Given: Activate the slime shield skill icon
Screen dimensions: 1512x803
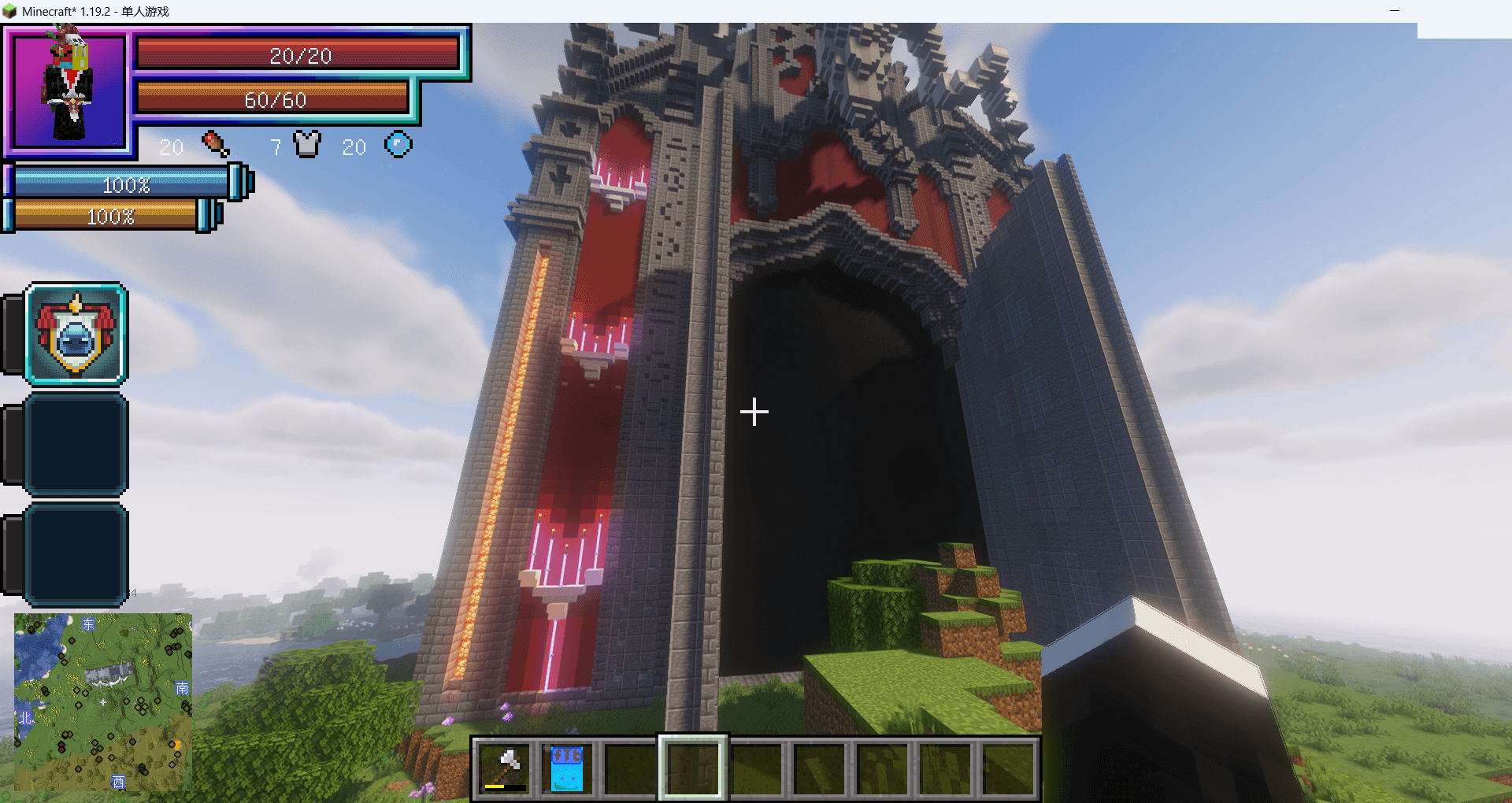Looking at the screenshot, I should [76, 335].
